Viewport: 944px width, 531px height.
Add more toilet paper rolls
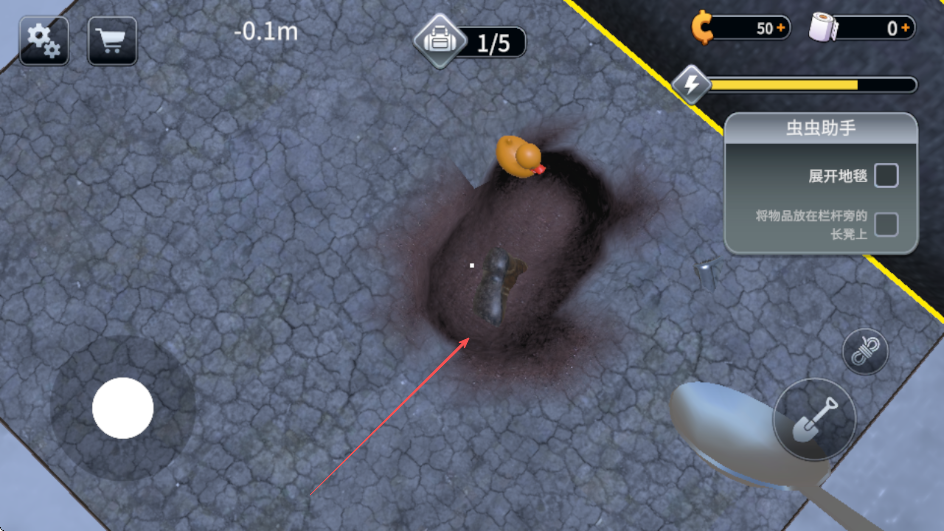[x=906, y=28]
